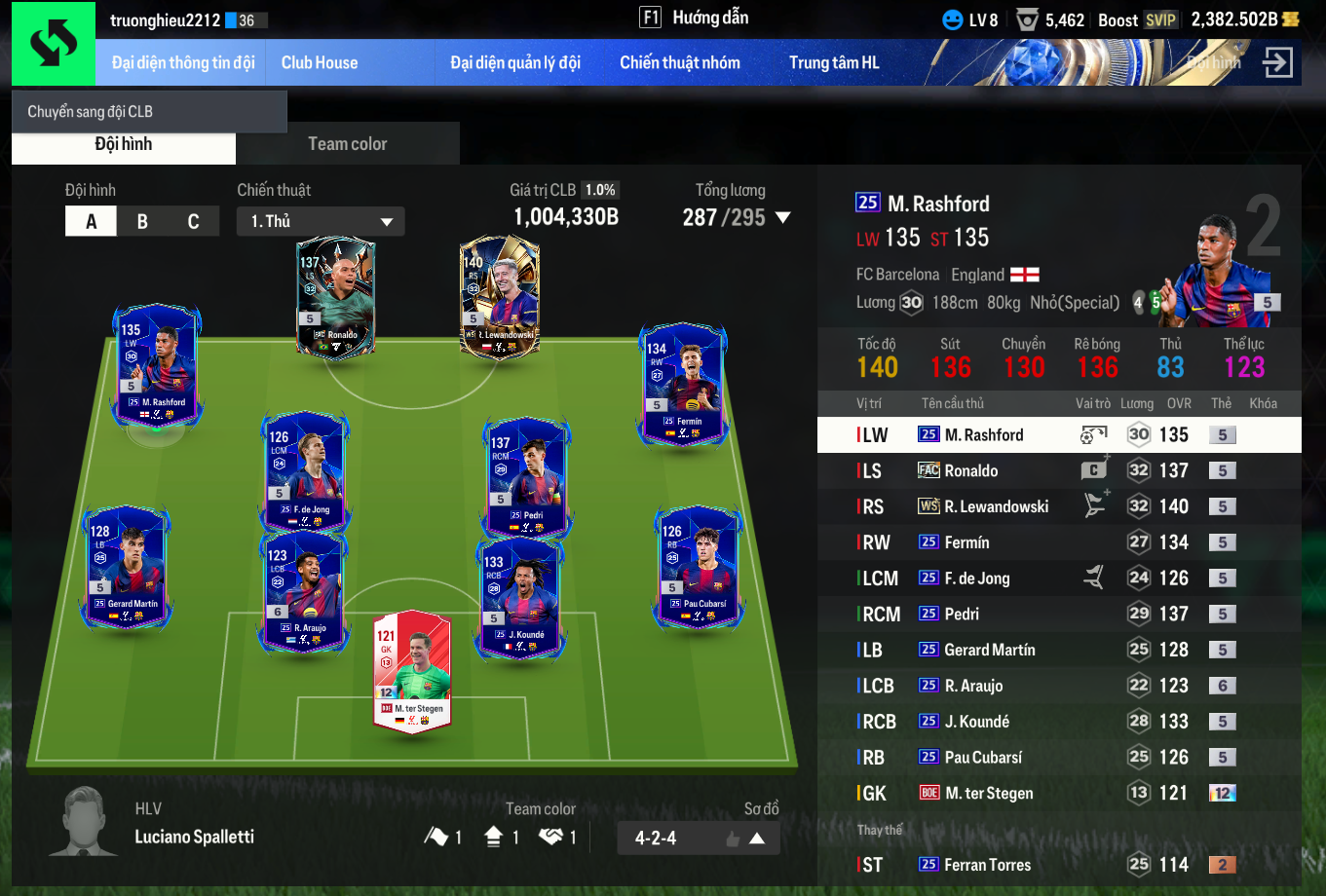Select substitute Ferran Torres row
1326x896 pixels.
(1059, 865)
